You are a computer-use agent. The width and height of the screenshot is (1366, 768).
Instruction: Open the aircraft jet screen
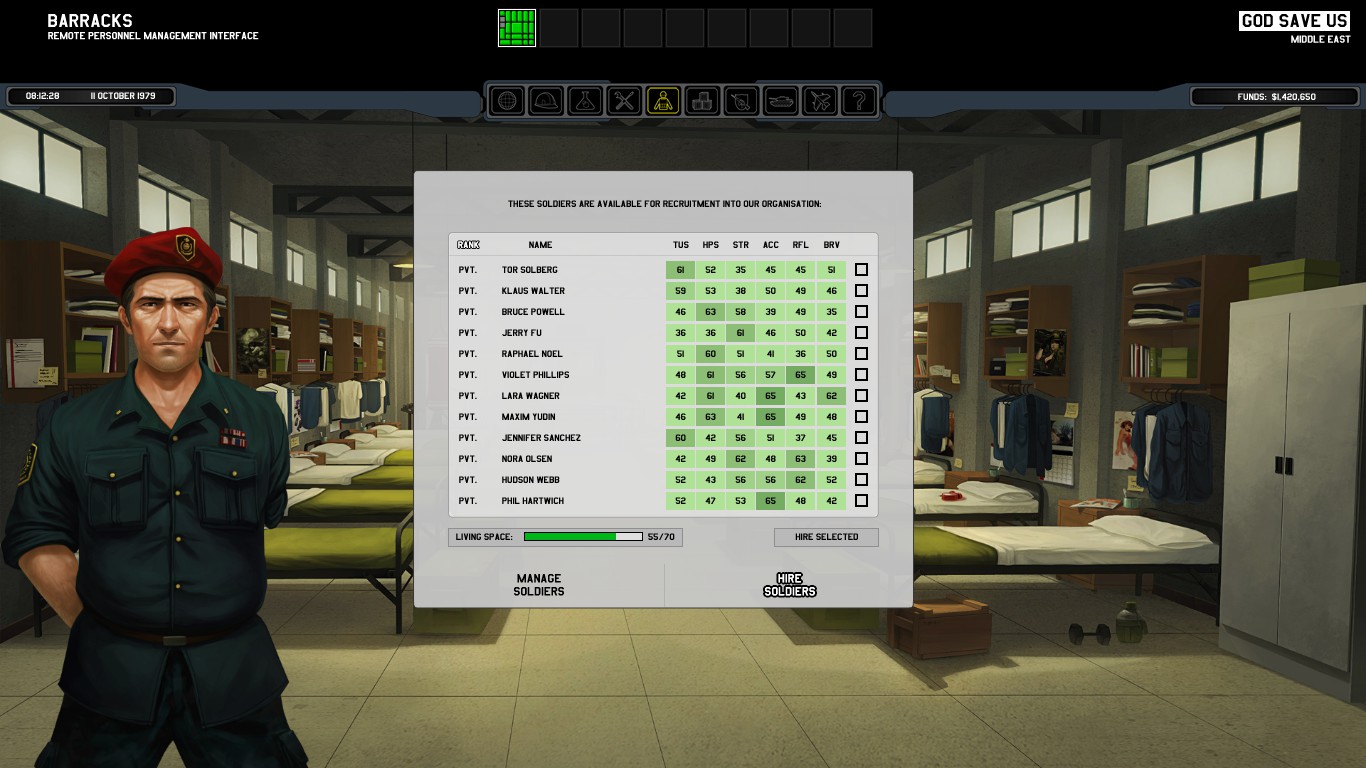pos(819,101)
